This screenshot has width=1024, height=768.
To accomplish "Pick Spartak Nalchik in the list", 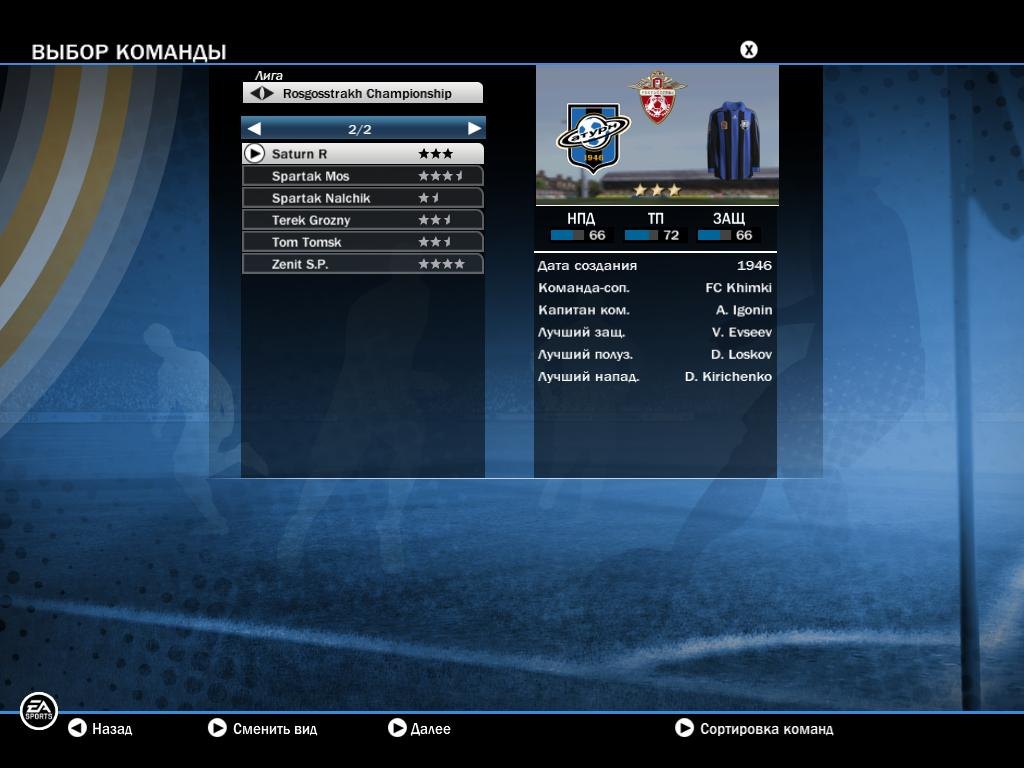I will tap(362, 198).
